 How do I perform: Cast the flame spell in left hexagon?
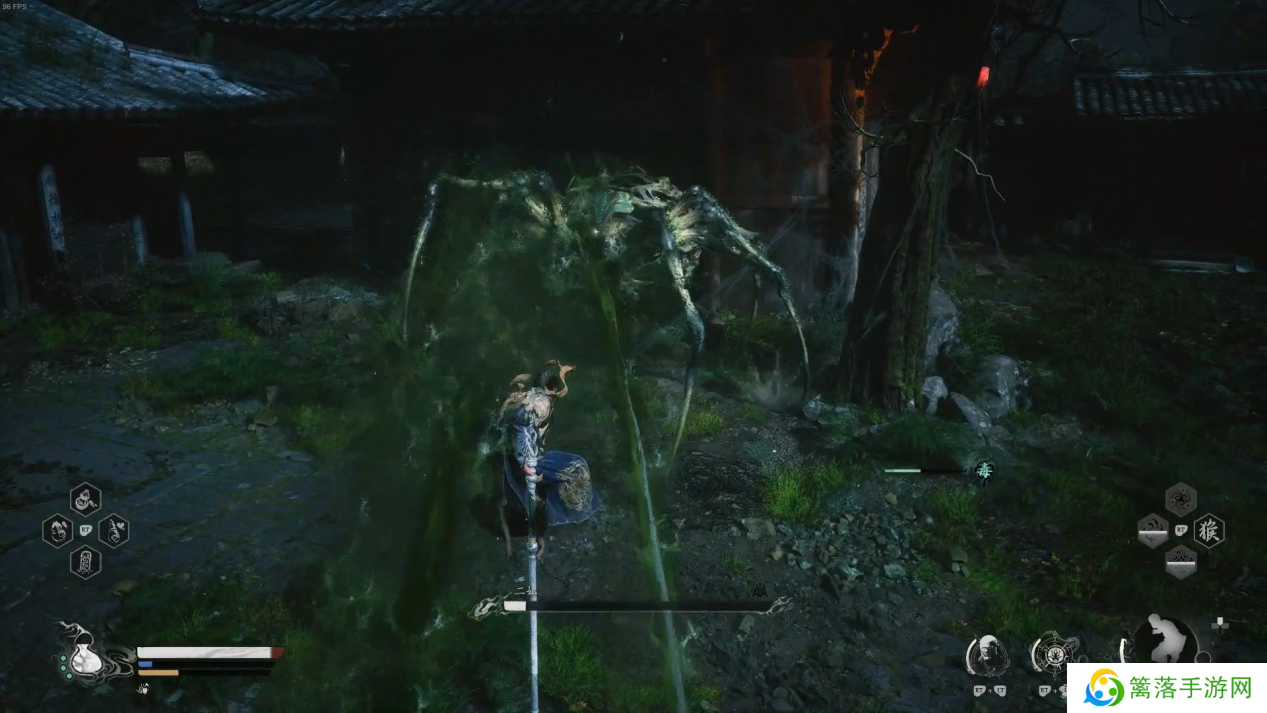pyautogui.click(x=1152, y=531)
